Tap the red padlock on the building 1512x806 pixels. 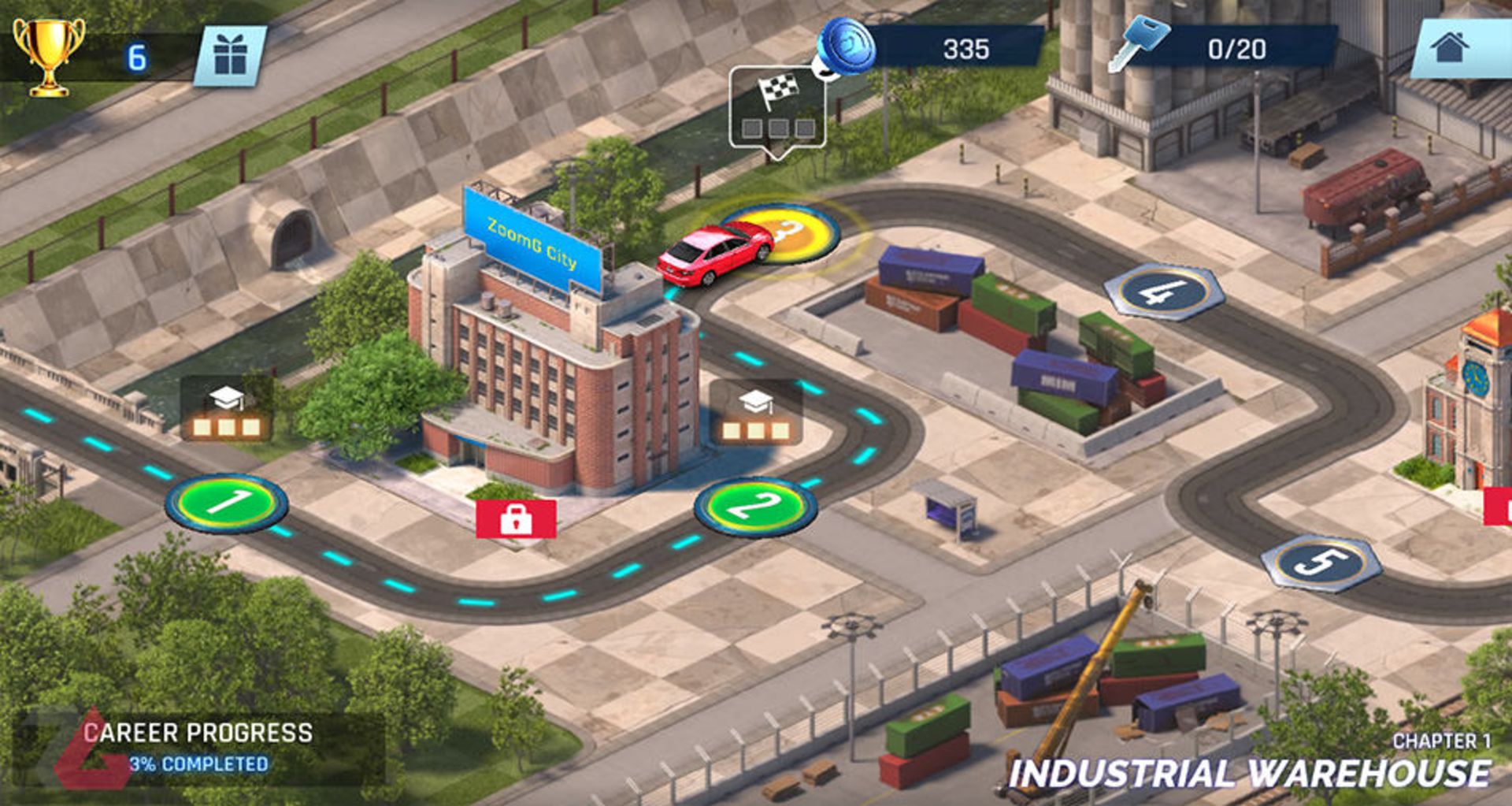coord(516,518)
